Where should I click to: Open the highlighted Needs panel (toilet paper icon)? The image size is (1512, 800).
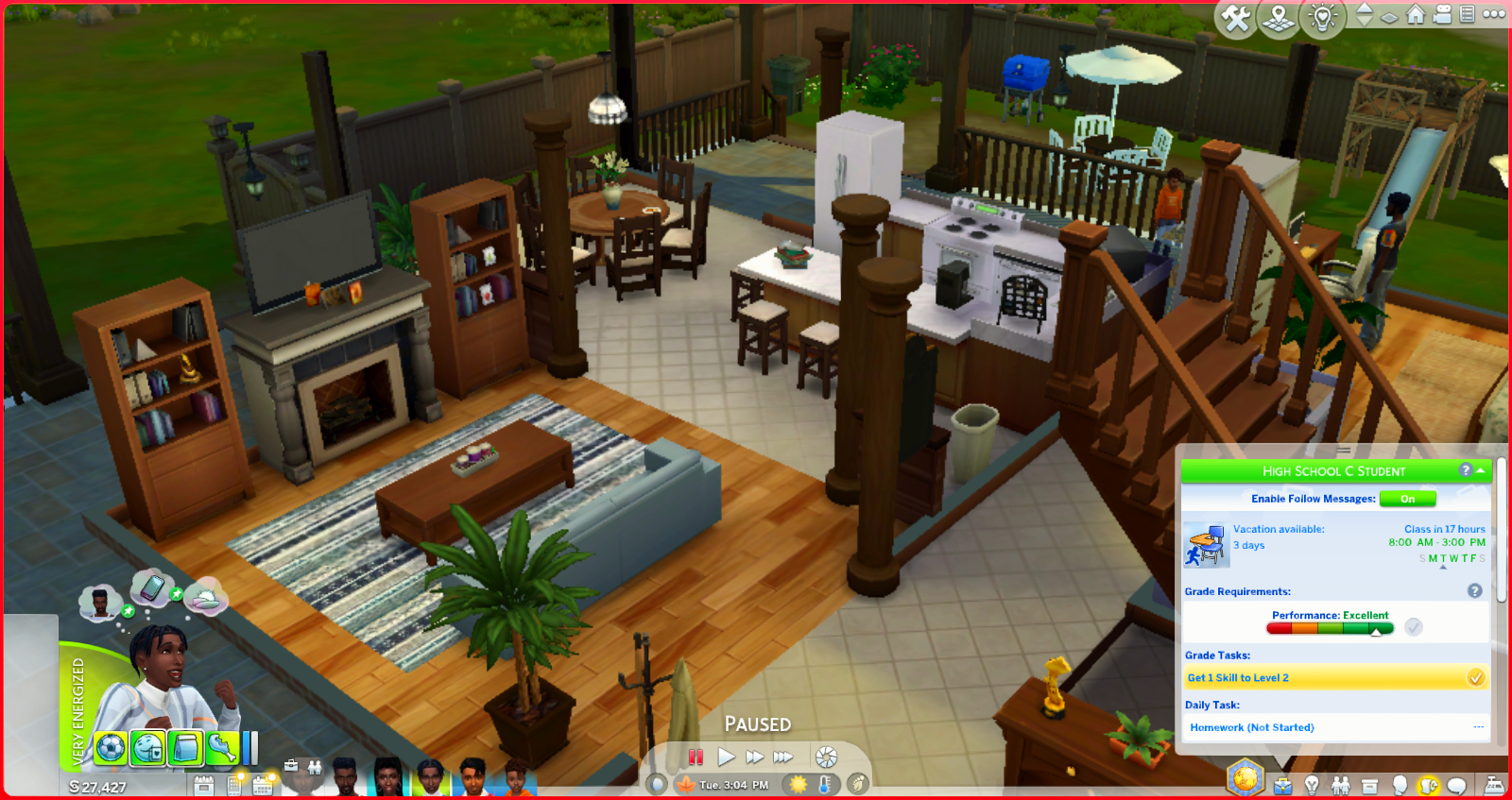[1428, 785]
